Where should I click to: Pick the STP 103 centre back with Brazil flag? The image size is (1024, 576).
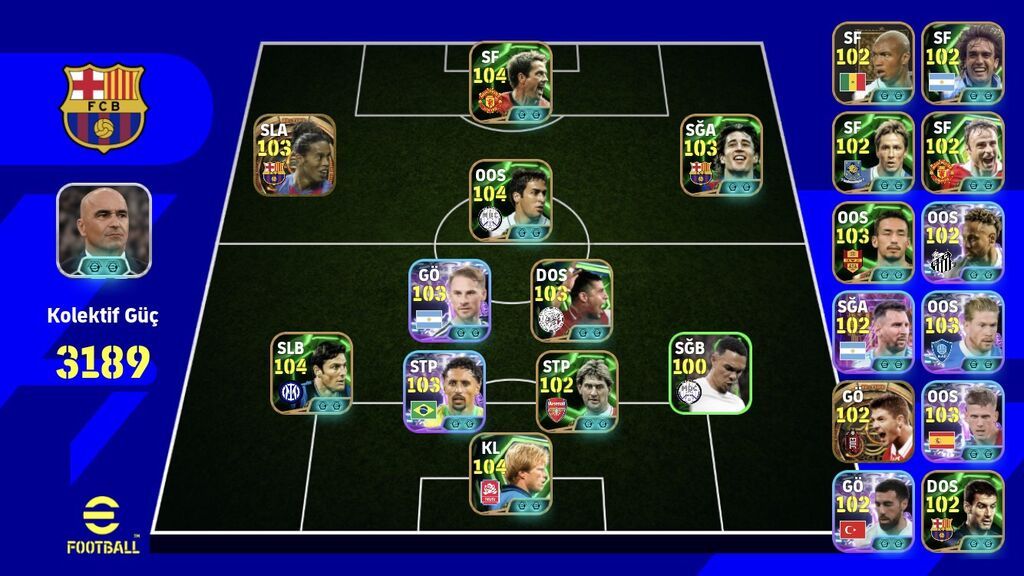444,391
